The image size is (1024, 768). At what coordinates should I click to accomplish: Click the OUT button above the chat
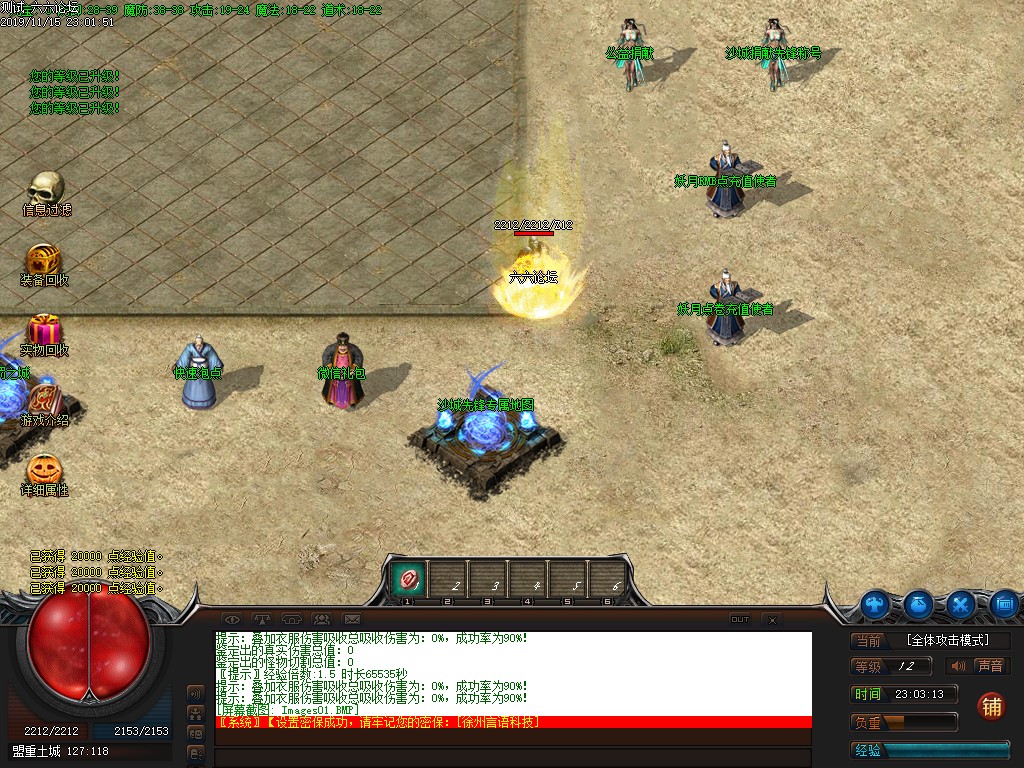[x=740, y=620]
